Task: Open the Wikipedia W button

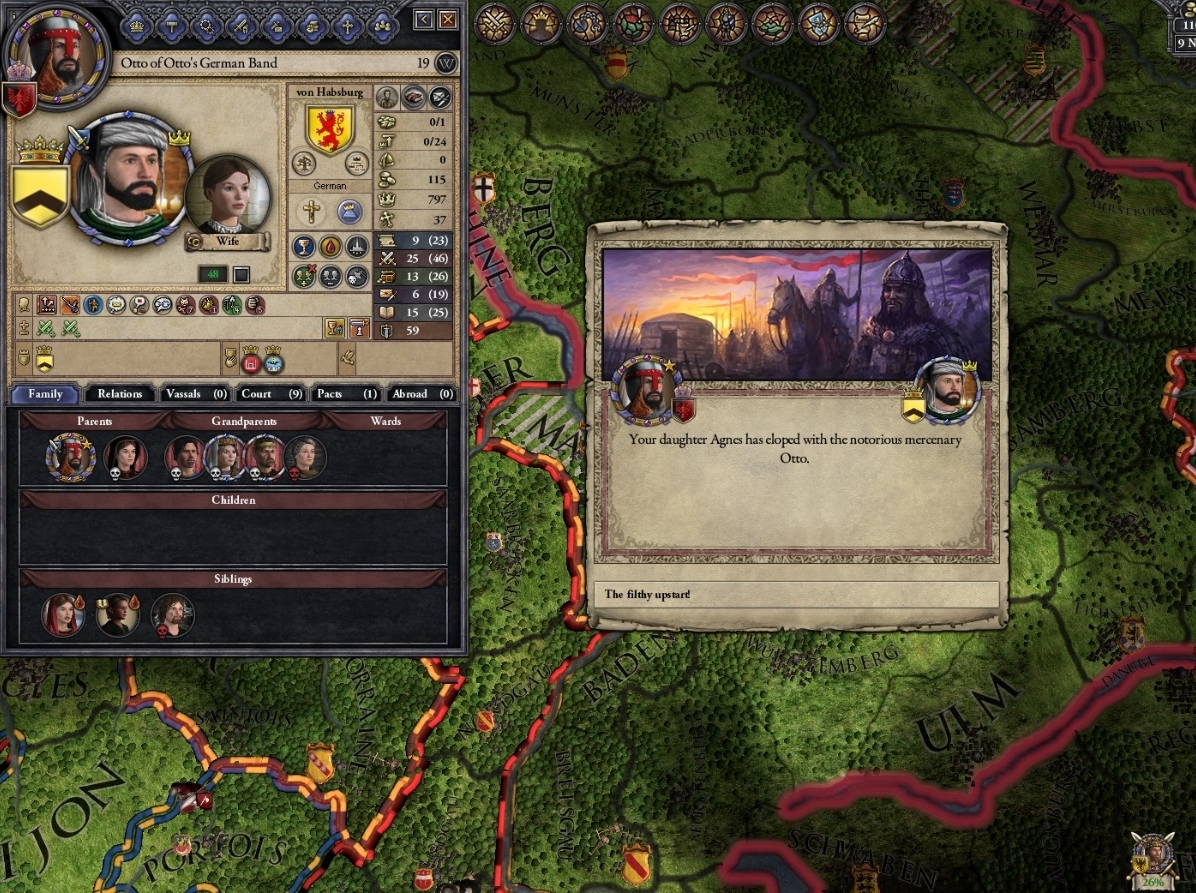Action: tap(446, 63)
